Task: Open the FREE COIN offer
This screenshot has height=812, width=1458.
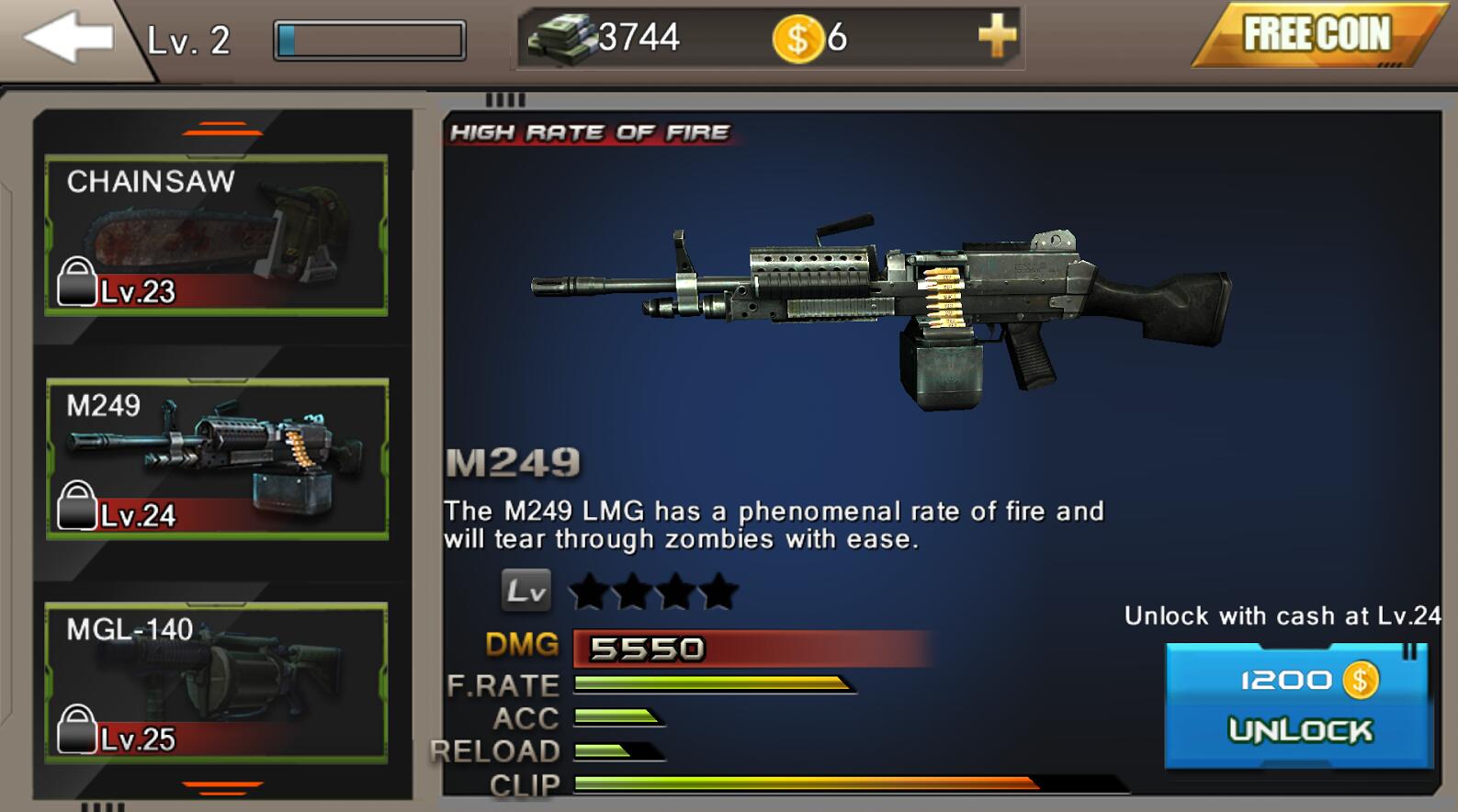Action: tap(1316, 36)
